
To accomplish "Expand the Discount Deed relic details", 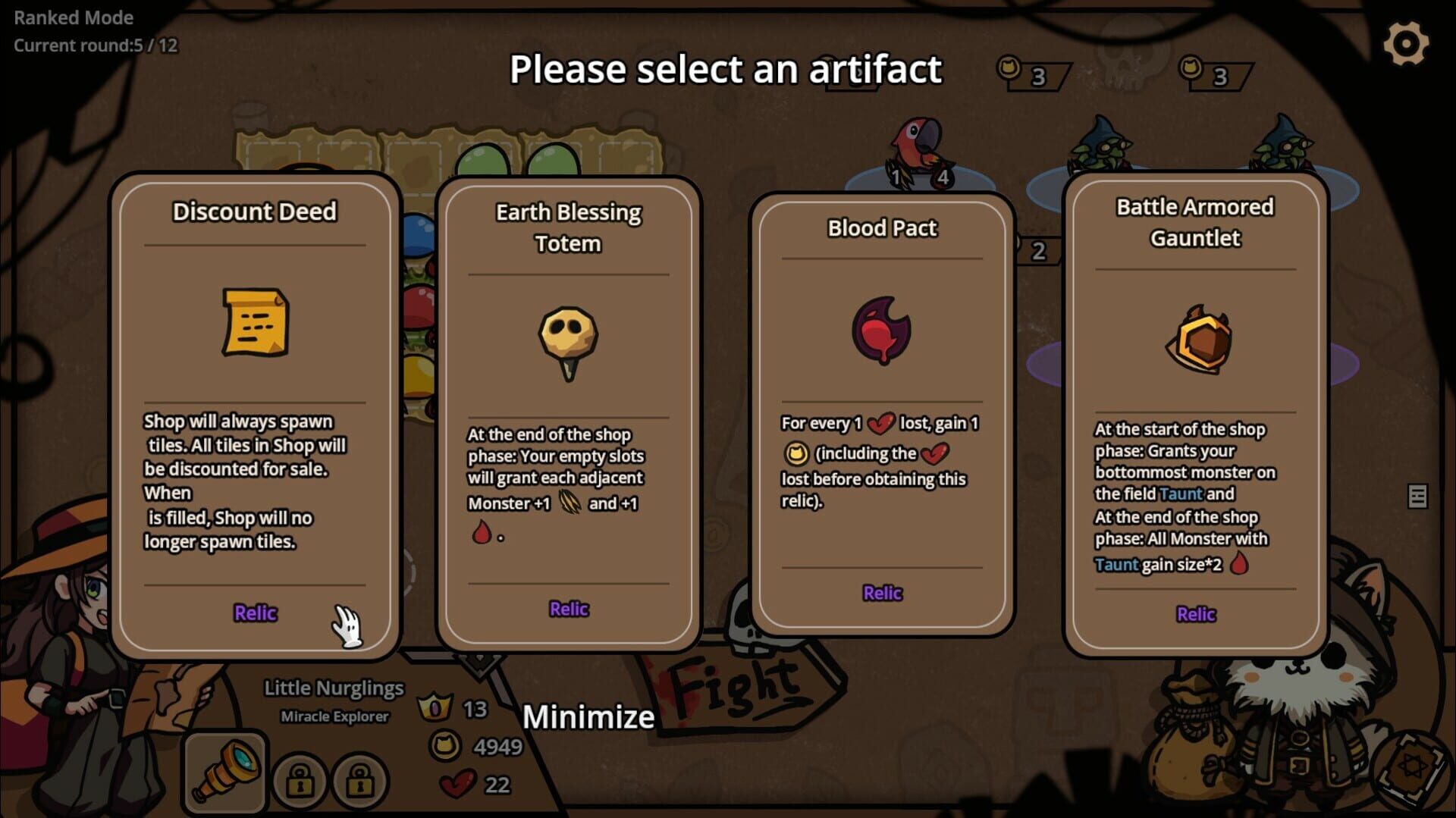I will coord(256,613).
